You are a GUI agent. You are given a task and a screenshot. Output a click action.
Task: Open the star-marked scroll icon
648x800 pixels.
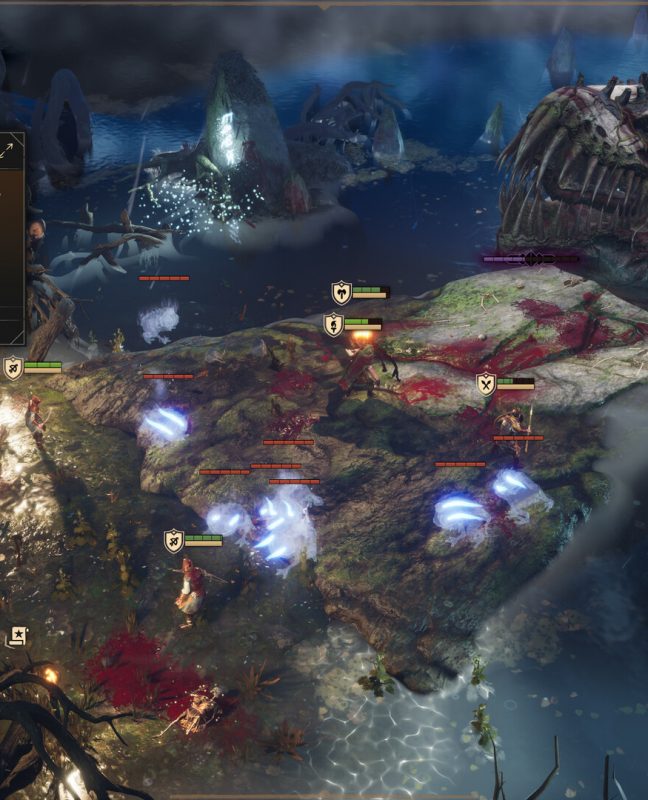18,635
